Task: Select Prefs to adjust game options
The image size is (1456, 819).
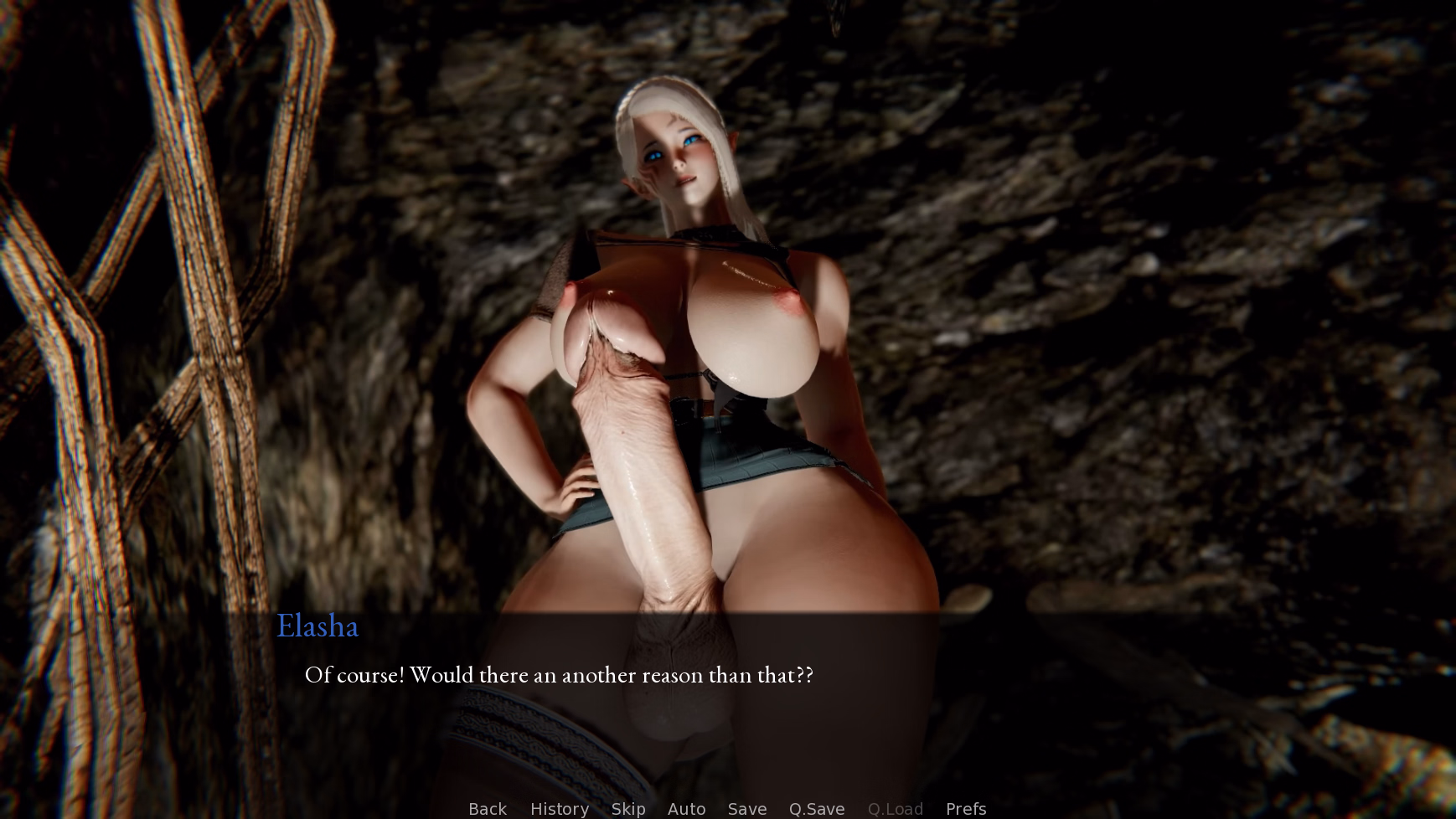Action: (965, 808)
